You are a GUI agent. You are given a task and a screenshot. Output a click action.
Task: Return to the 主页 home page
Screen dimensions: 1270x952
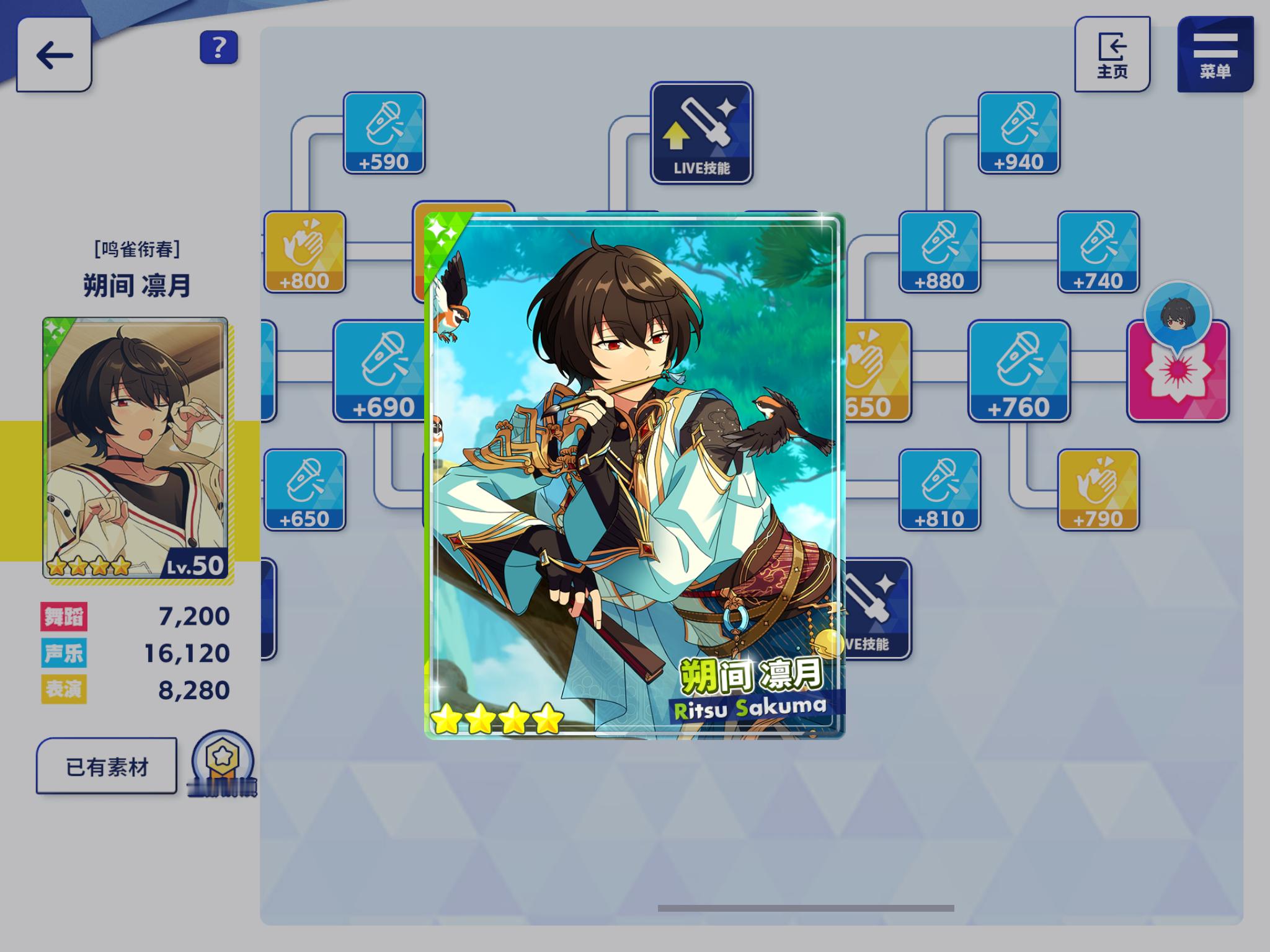[x=1112, y=55]
